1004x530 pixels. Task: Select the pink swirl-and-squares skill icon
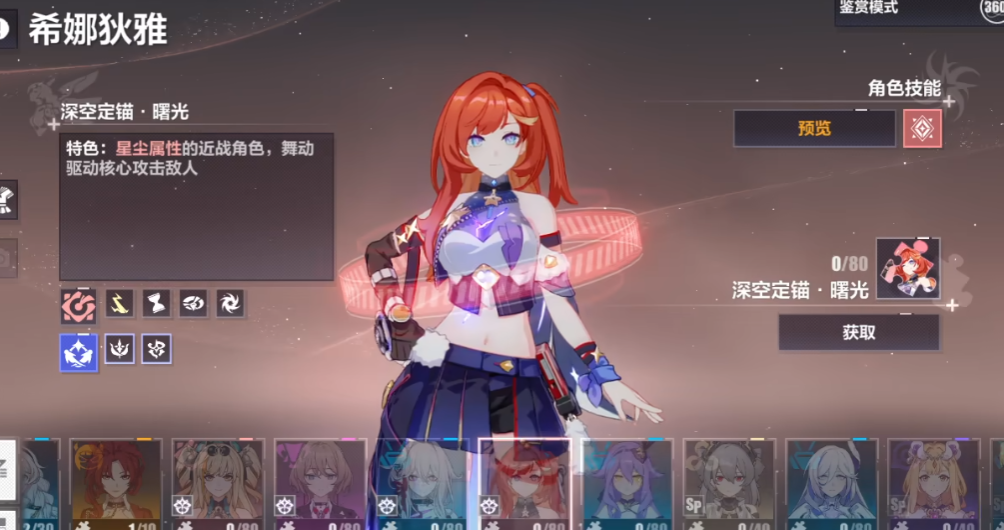tap(78, 304)
